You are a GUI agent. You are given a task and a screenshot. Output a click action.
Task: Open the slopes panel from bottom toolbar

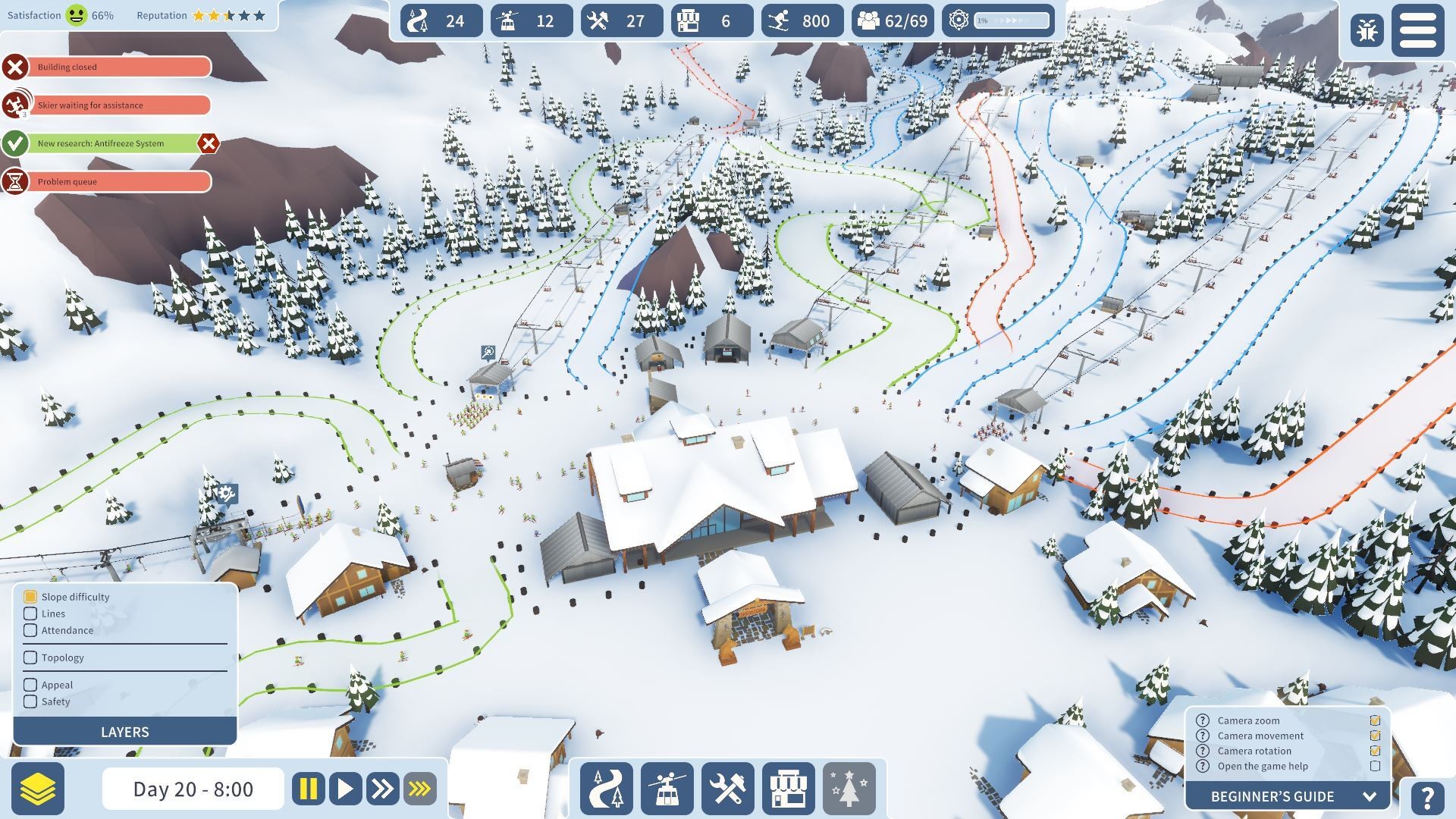point(606,789)
